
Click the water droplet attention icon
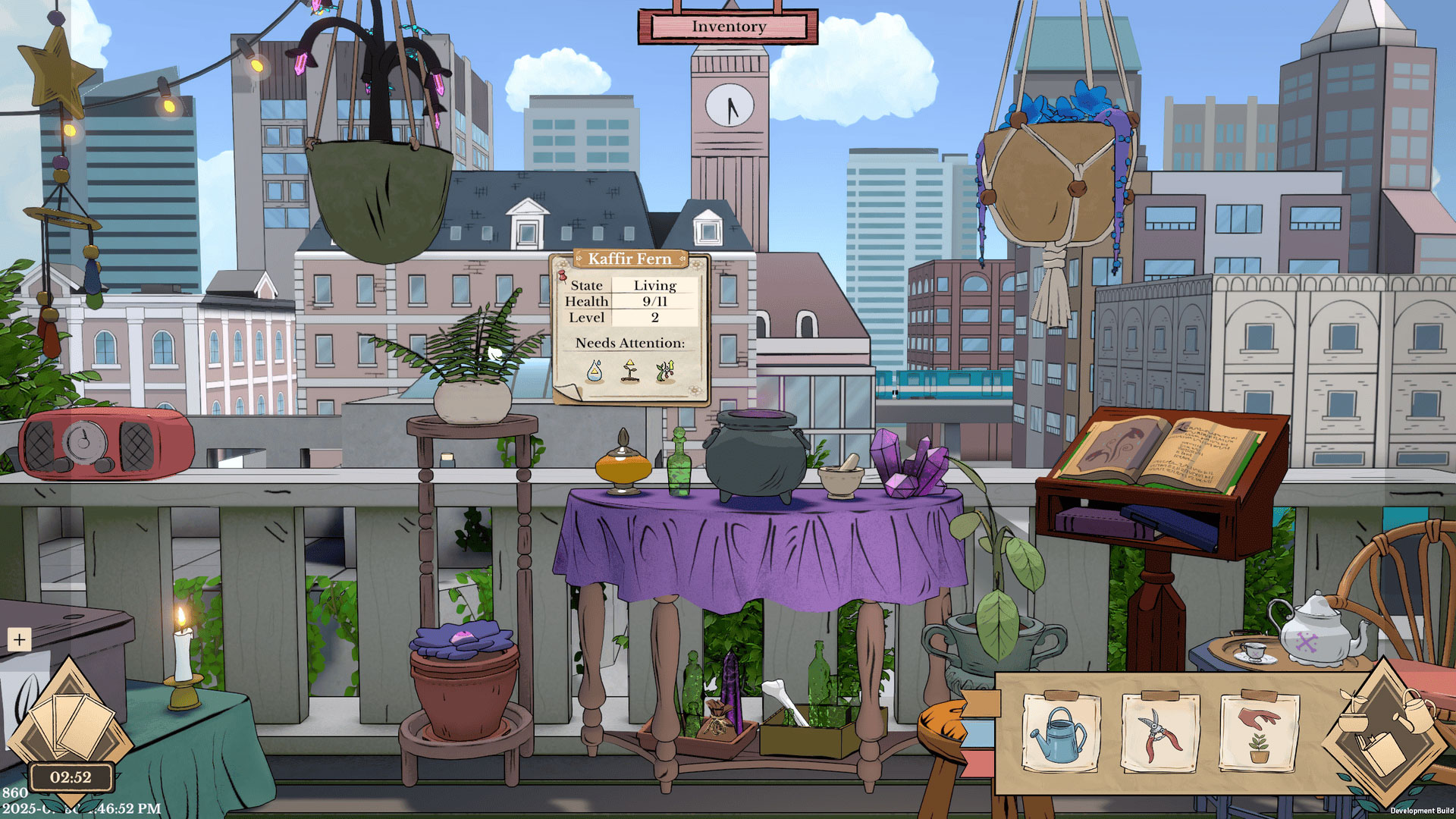pyautogui.click(x=595, y=372)
